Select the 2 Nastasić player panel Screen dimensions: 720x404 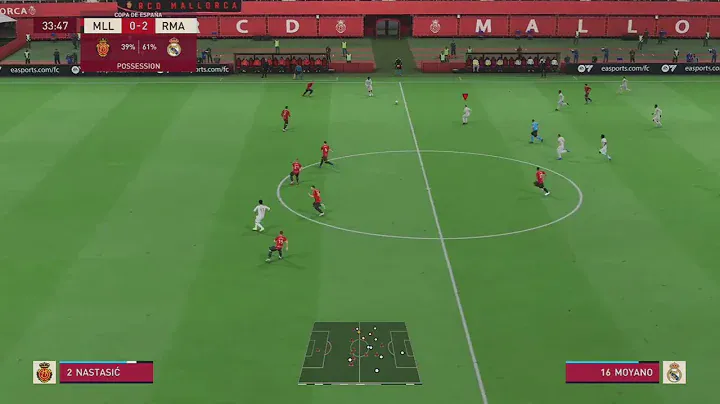(106, 373)
